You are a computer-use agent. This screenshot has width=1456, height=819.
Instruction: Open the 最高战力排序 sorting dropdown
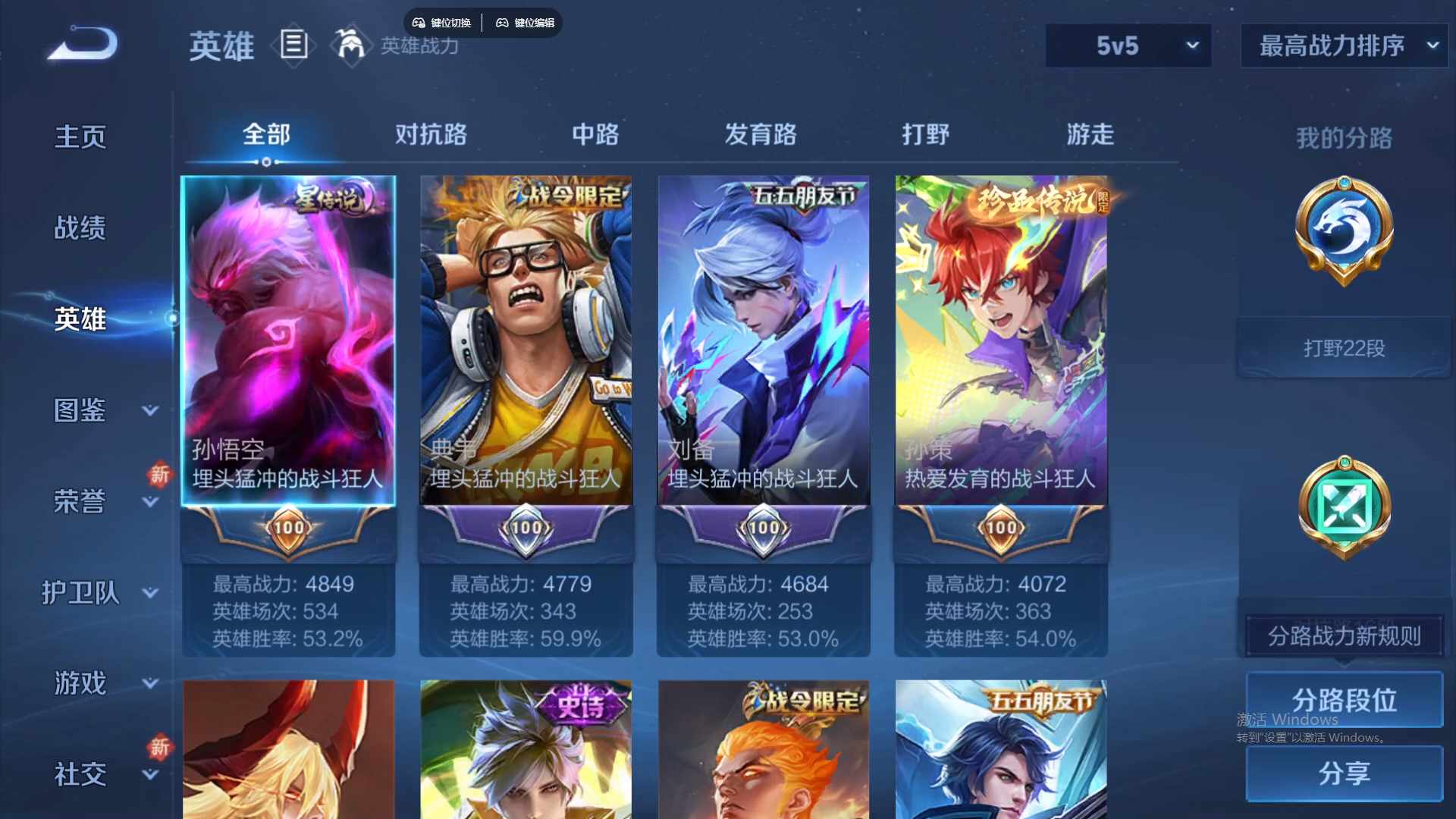click(x=1342, y=45)
